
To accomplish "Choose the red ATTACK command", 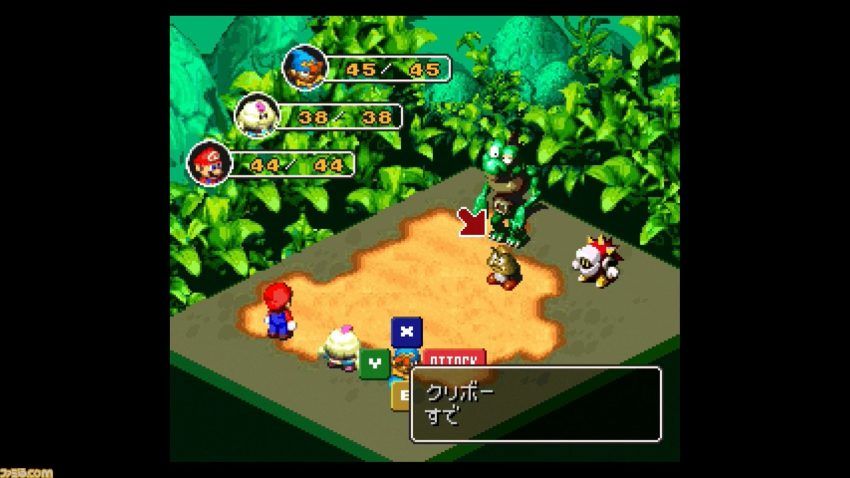I will click(453, 357).
